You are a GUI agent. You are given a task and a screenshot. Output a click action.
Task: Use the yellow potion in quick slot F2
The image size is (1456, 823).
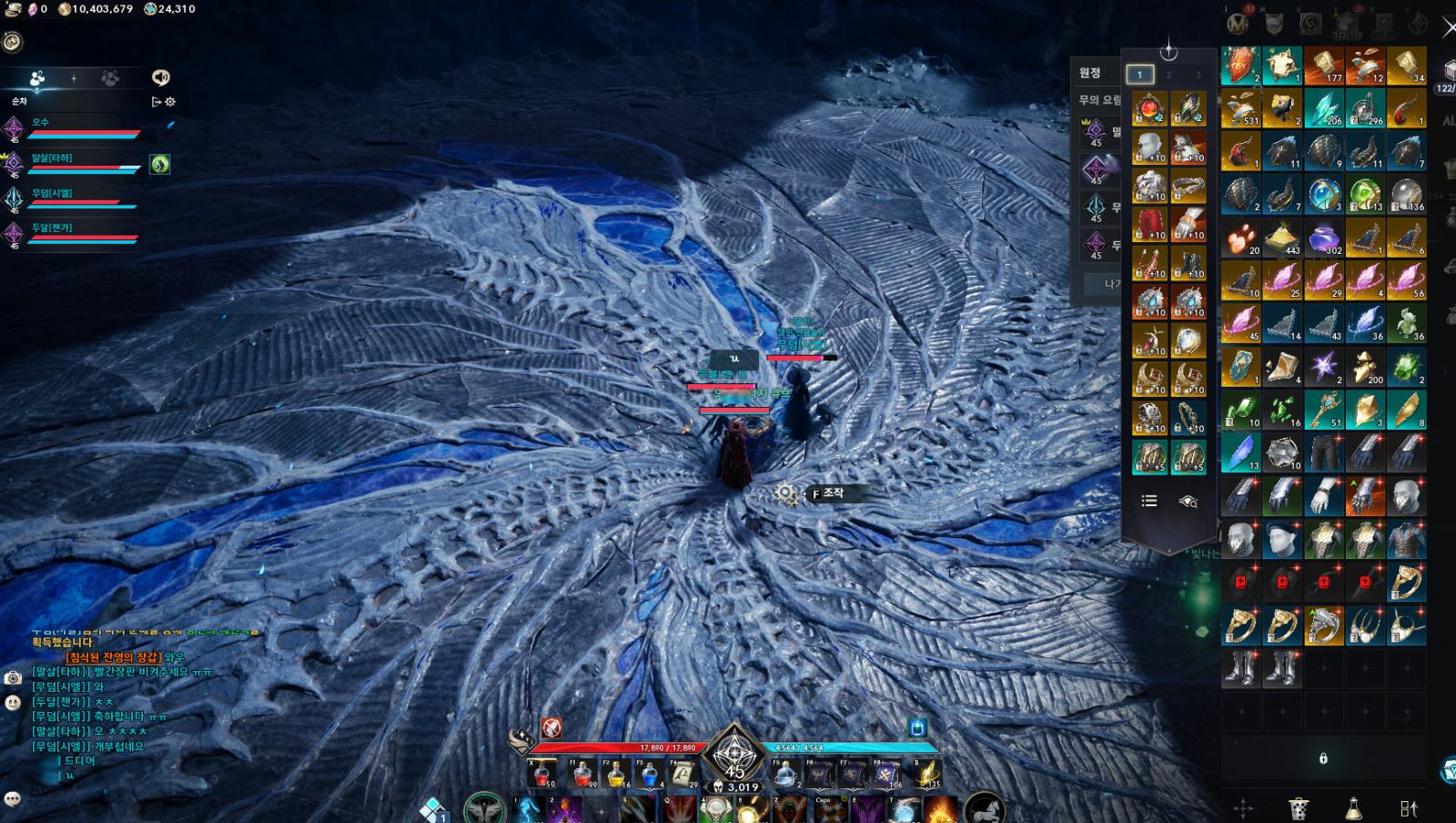click(616, 775)
